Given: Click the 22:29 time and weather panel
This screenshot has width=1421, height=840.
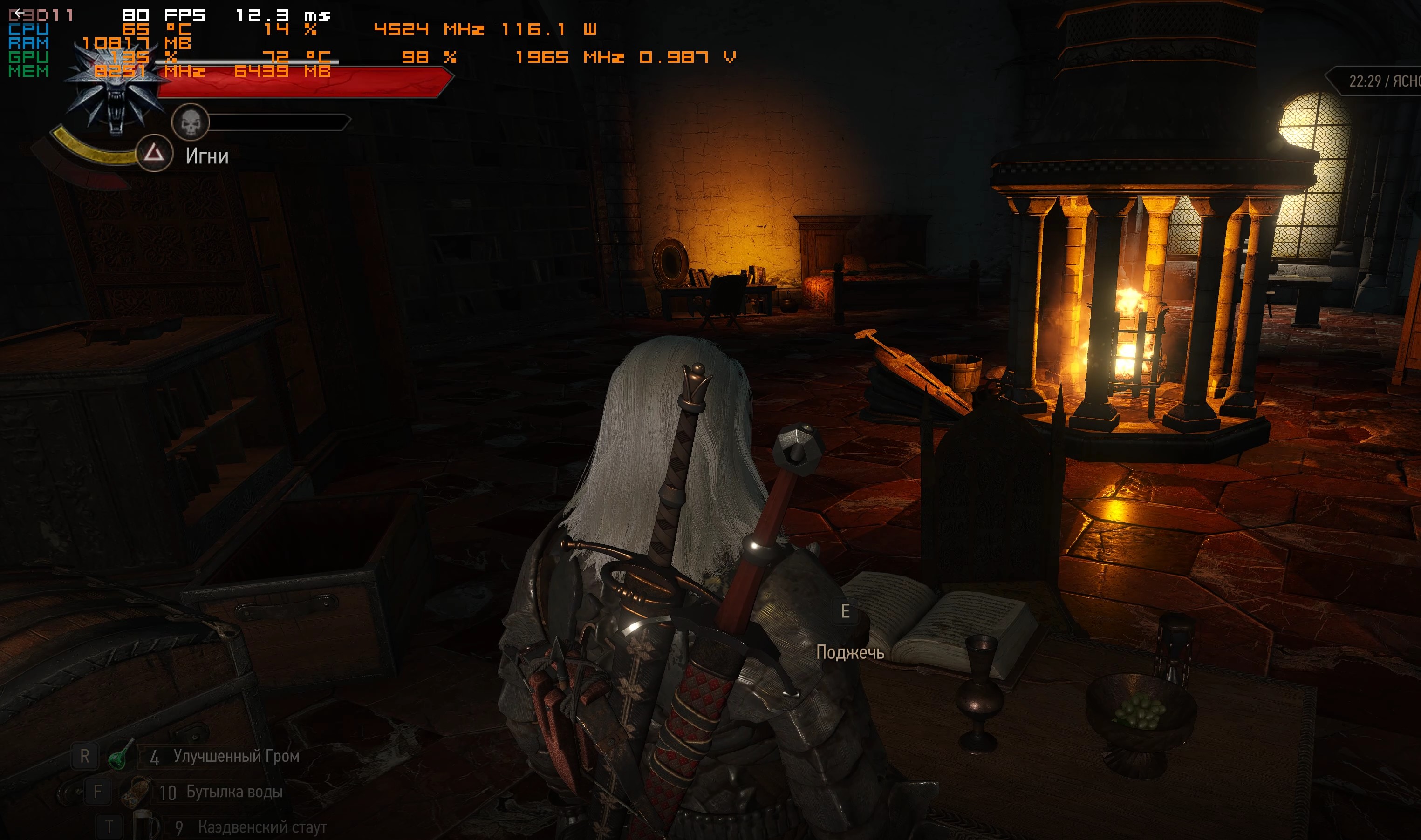Looking at the screenshot, I should [x=1381, y=82].
